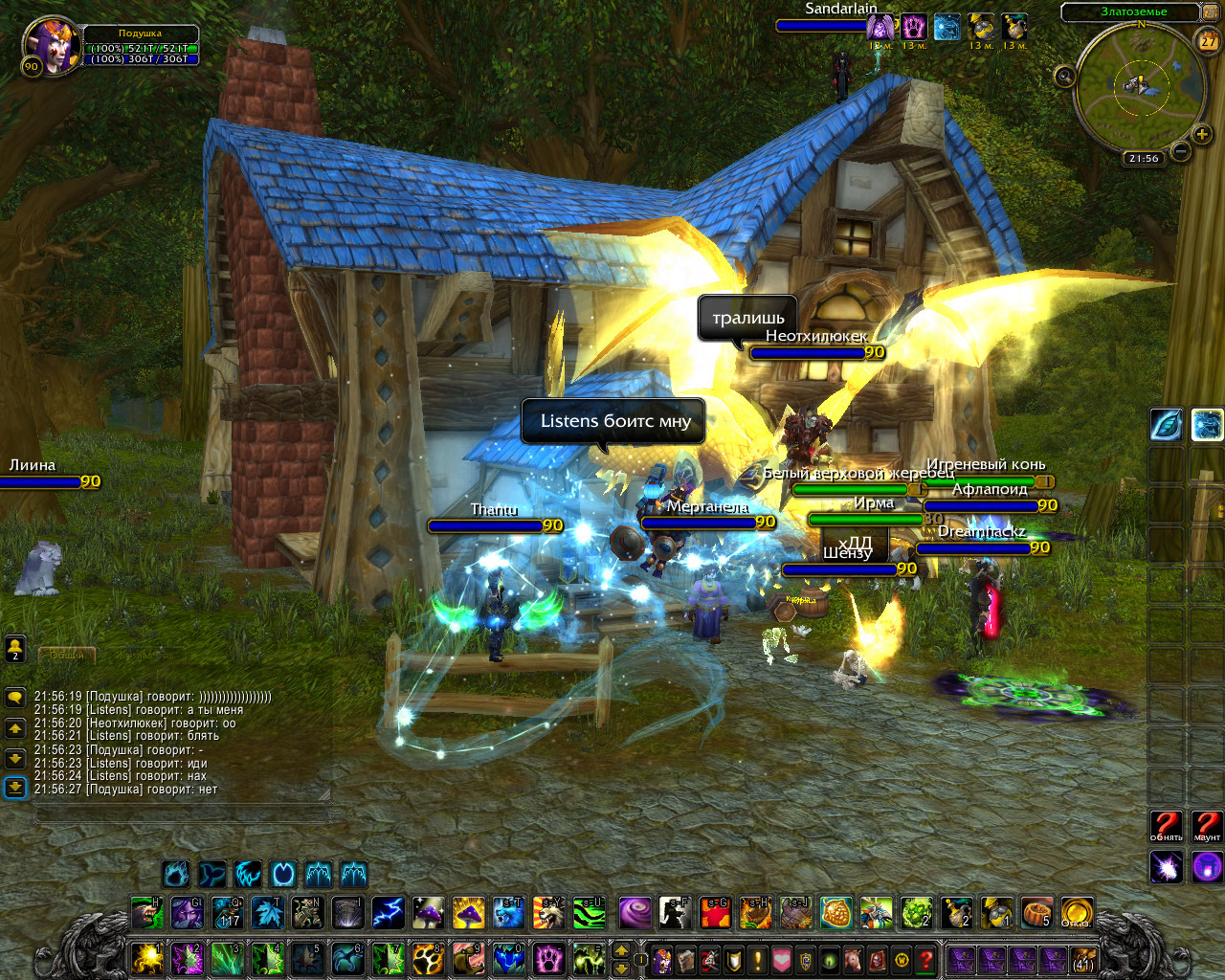Open the quest log exclamation mark button
Image resolution: width=1225 pixels, height=980 pixels.
pyautogui.click(x=758, y=960)
